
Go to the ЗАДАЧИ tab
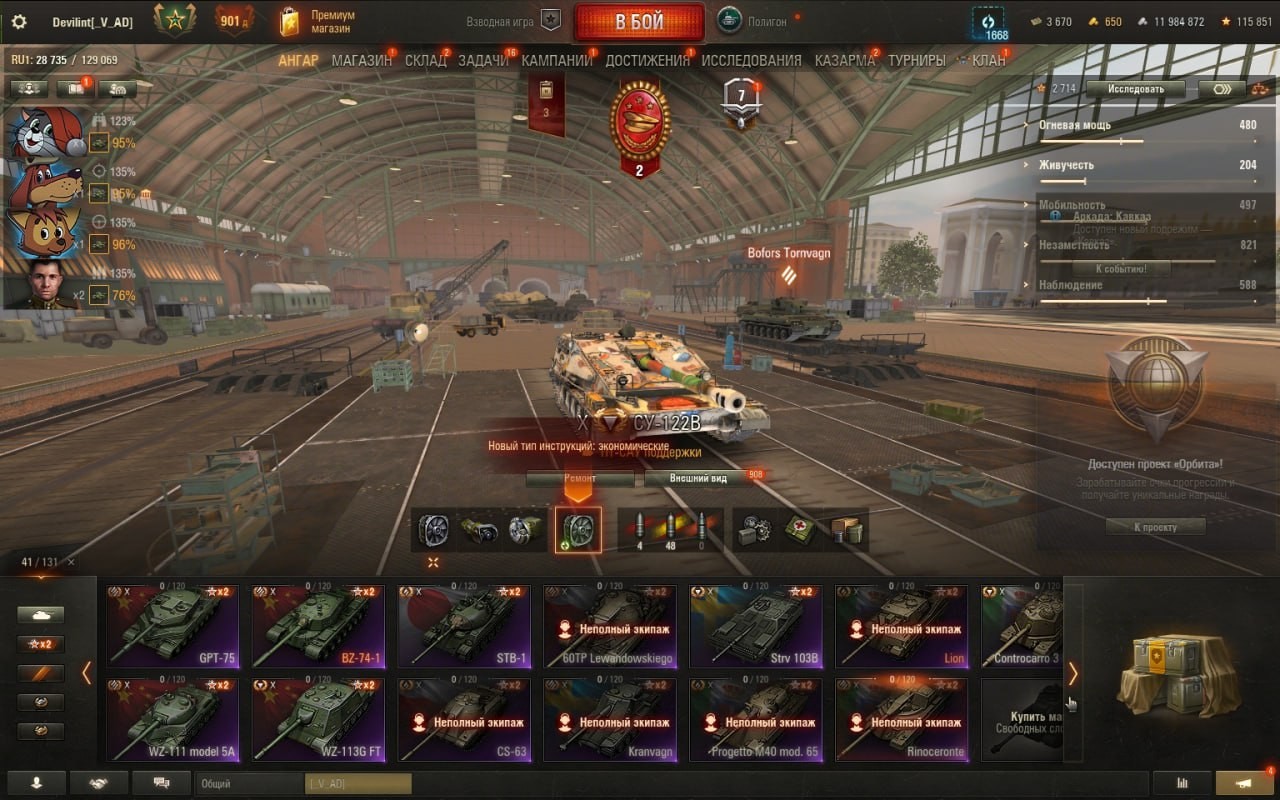(x=483, y=60)
